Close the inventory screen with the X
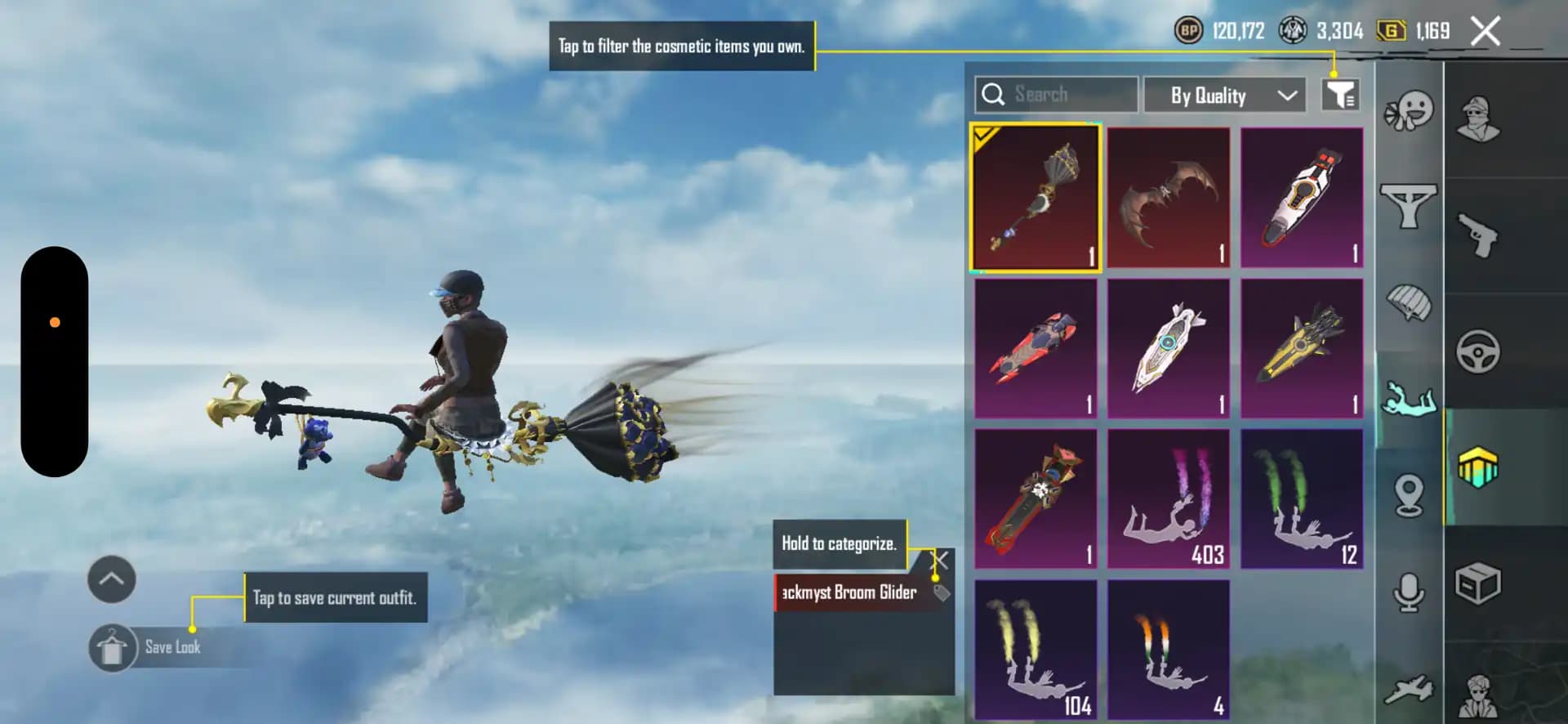The image size is (1568, 724). (1485, 32)
